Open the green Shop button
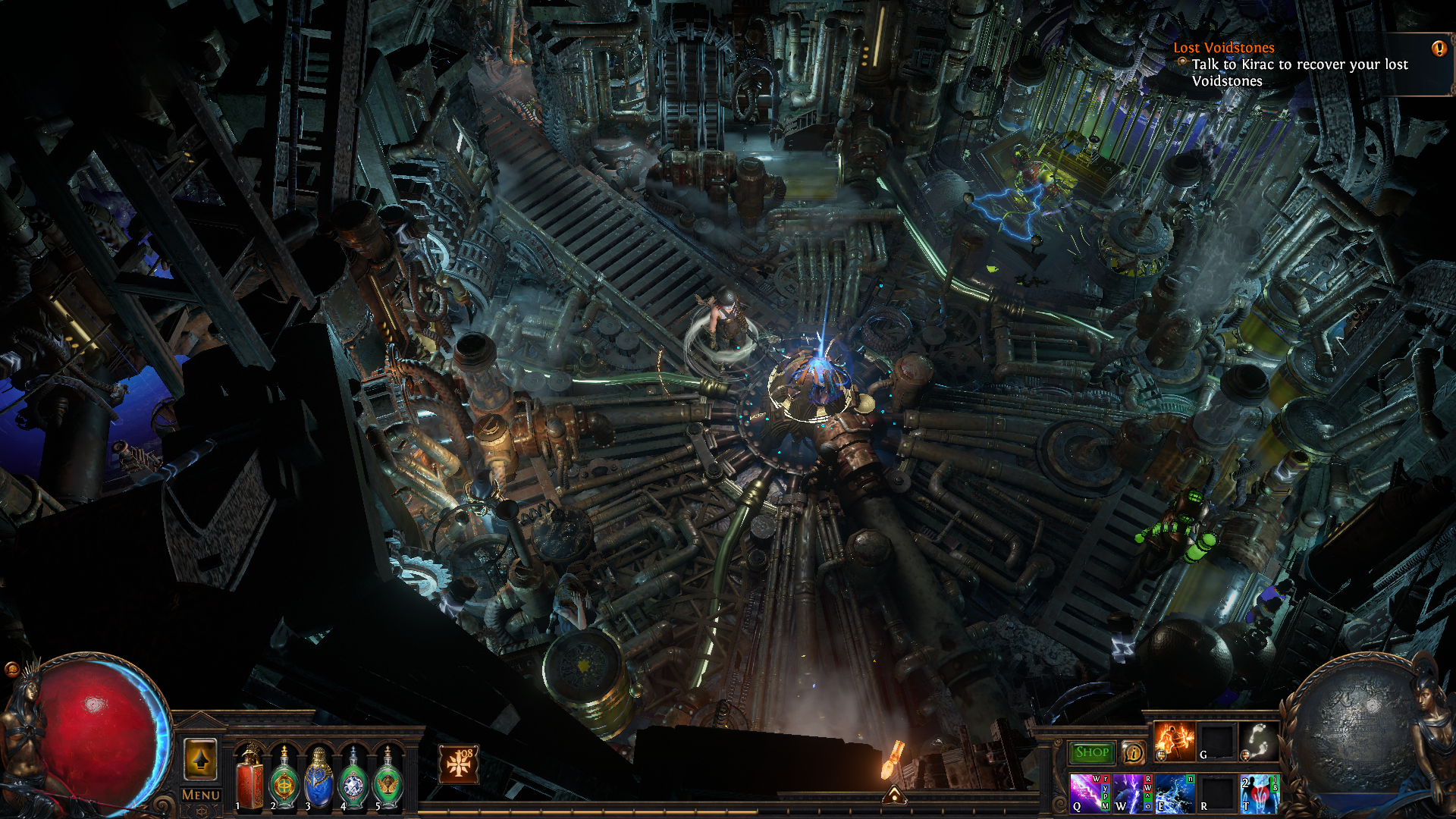 [x=1092, y=752]
